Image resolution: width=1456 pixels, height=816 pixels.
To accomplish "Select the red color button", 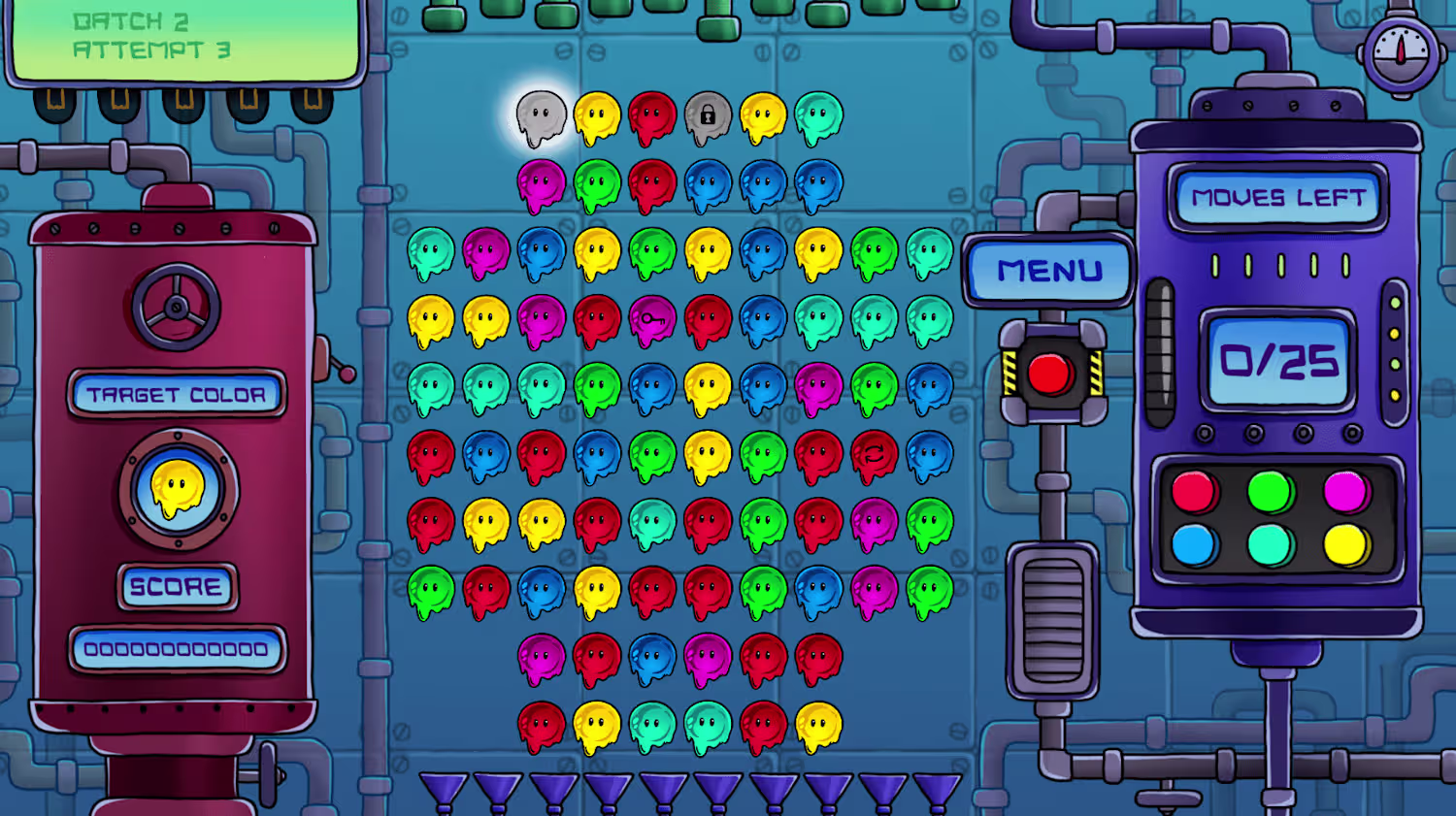I will tap(1194, 492).
